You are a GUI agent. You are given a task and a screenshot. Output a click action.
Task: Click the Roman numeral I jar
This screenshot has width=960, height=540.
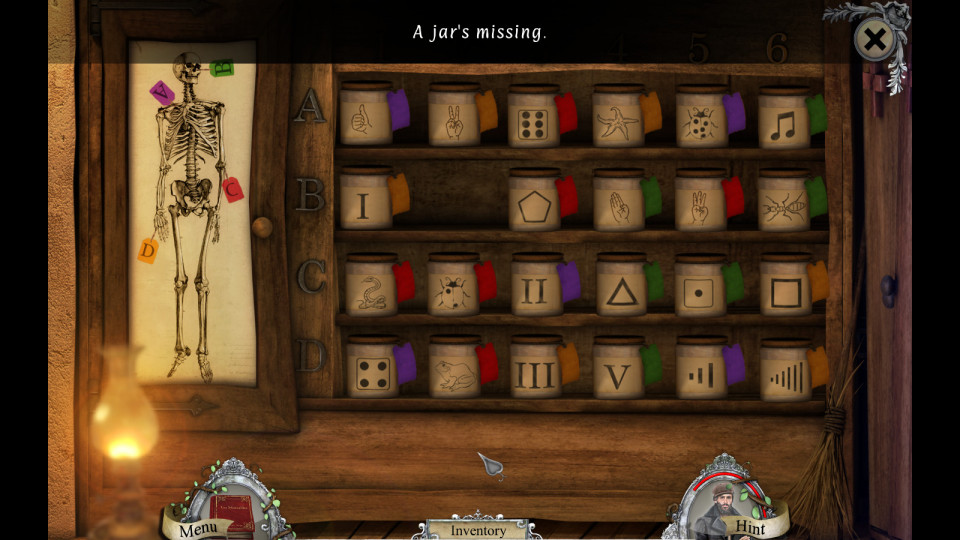pos(364,203)
